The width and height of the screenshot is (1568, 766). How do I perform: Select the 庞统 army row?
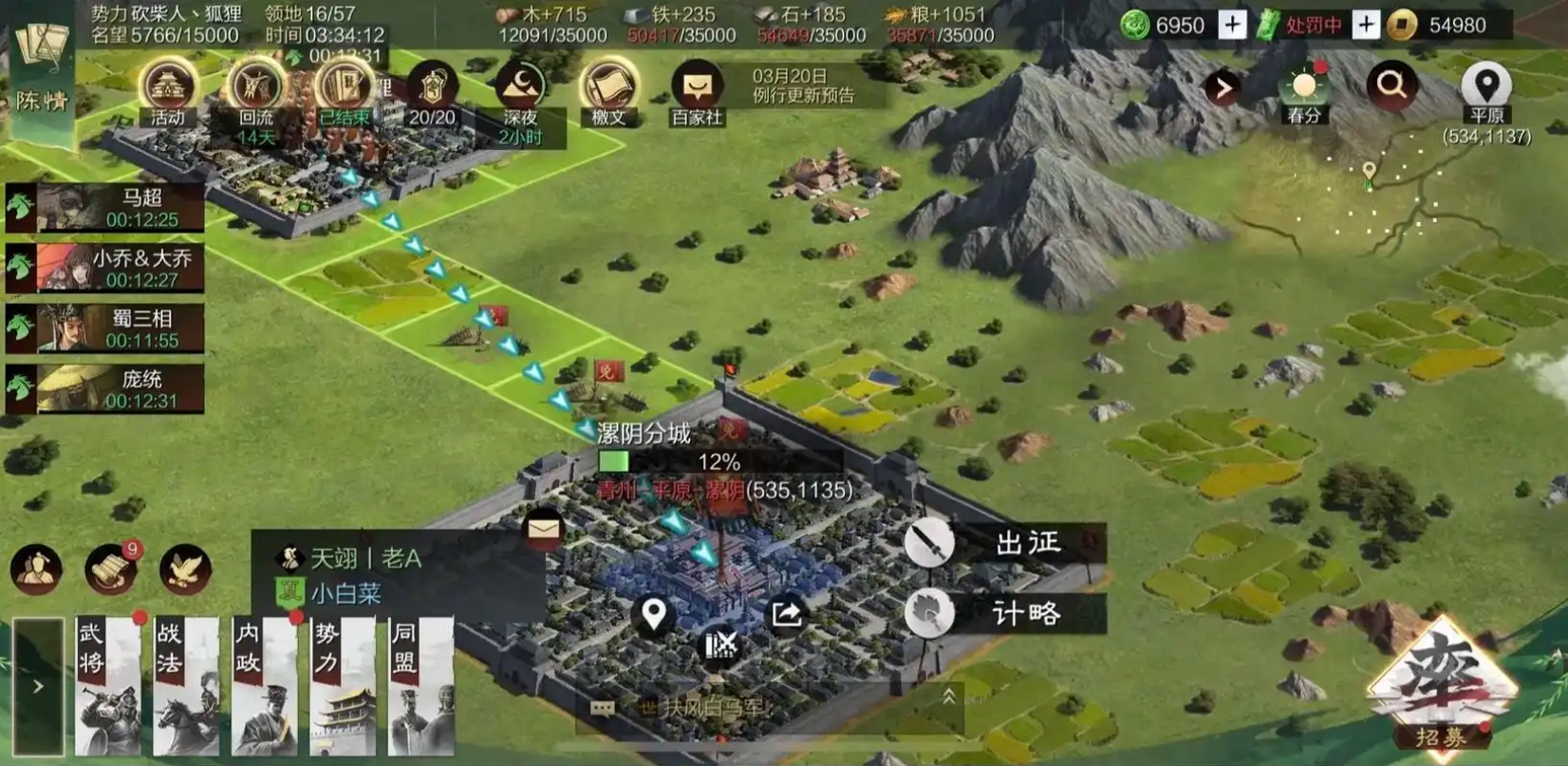[x=105, y=389]
